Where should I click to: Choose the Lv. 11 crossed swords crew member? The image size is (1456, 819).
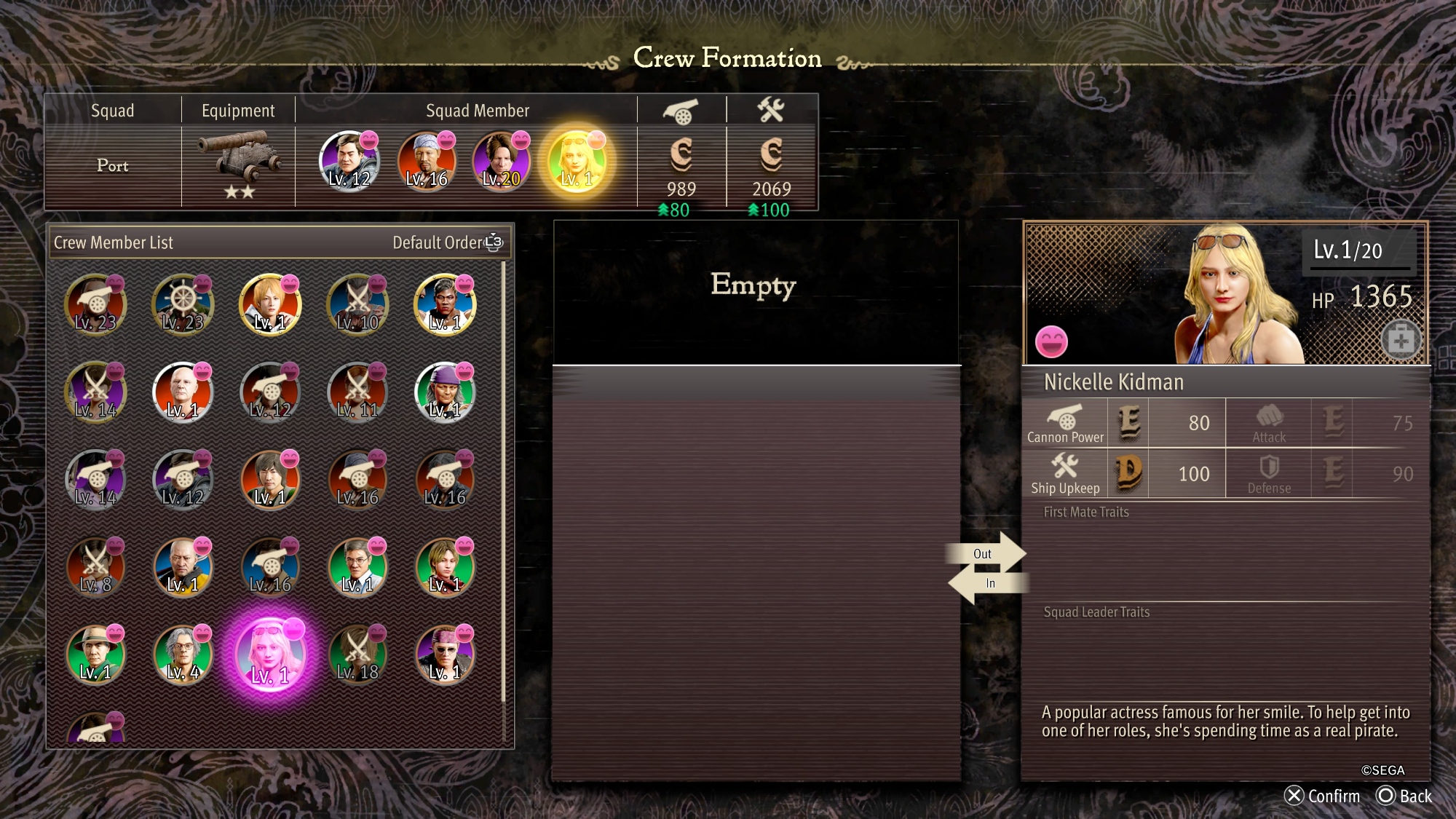click(357, 392)
